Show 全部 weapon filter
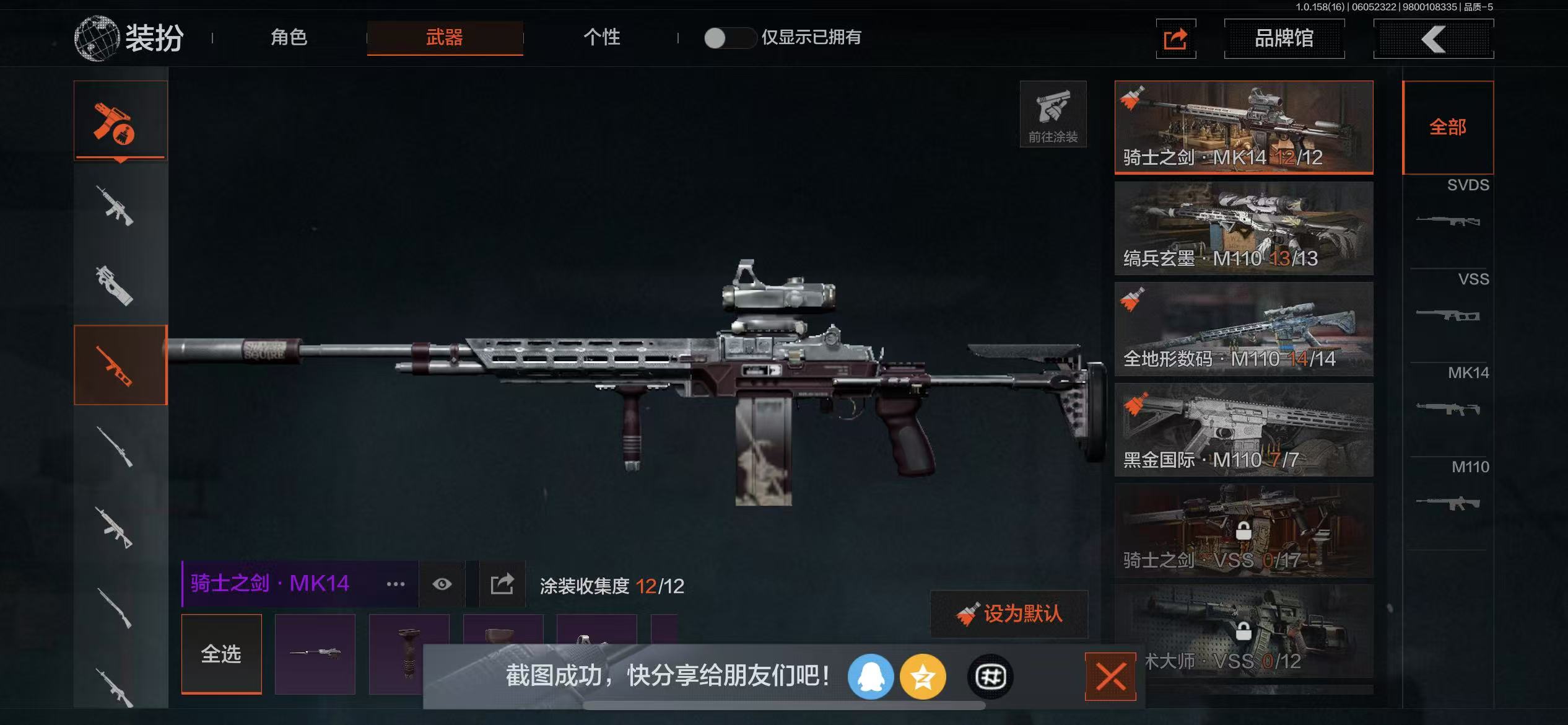Viewport: 1568px width, 725px height. coord(1447,127)
